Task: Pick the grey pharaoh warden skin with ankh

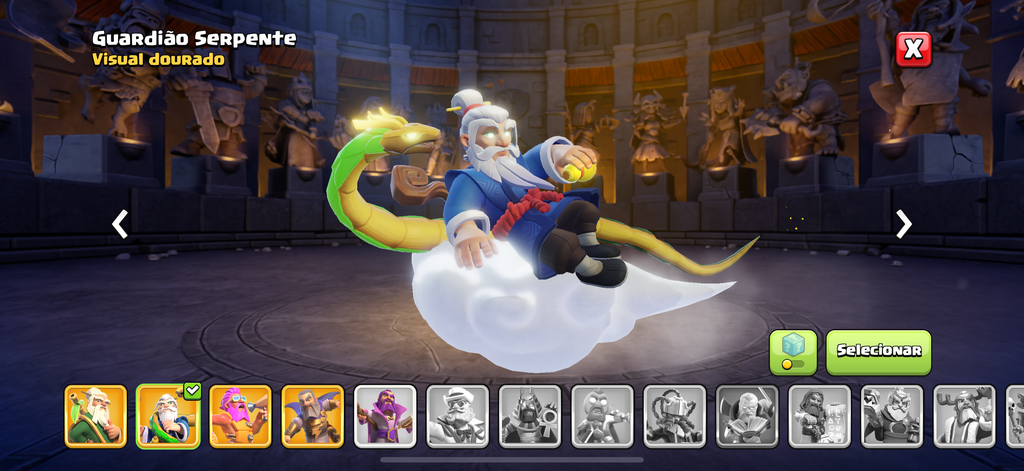Action: pyautogui.click(x=530, y=415)
